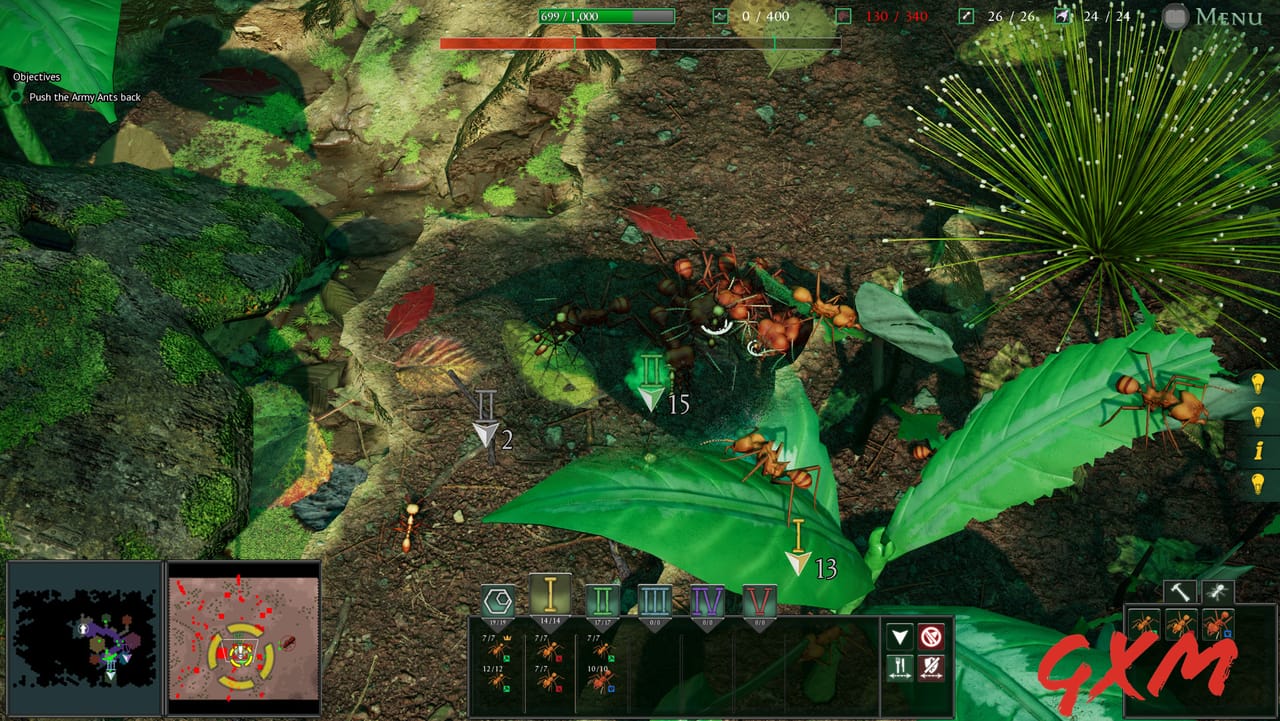Select the crowned 7/7 ant squad icon
This screenshot has height=721, width=1280.
point(496,650)
